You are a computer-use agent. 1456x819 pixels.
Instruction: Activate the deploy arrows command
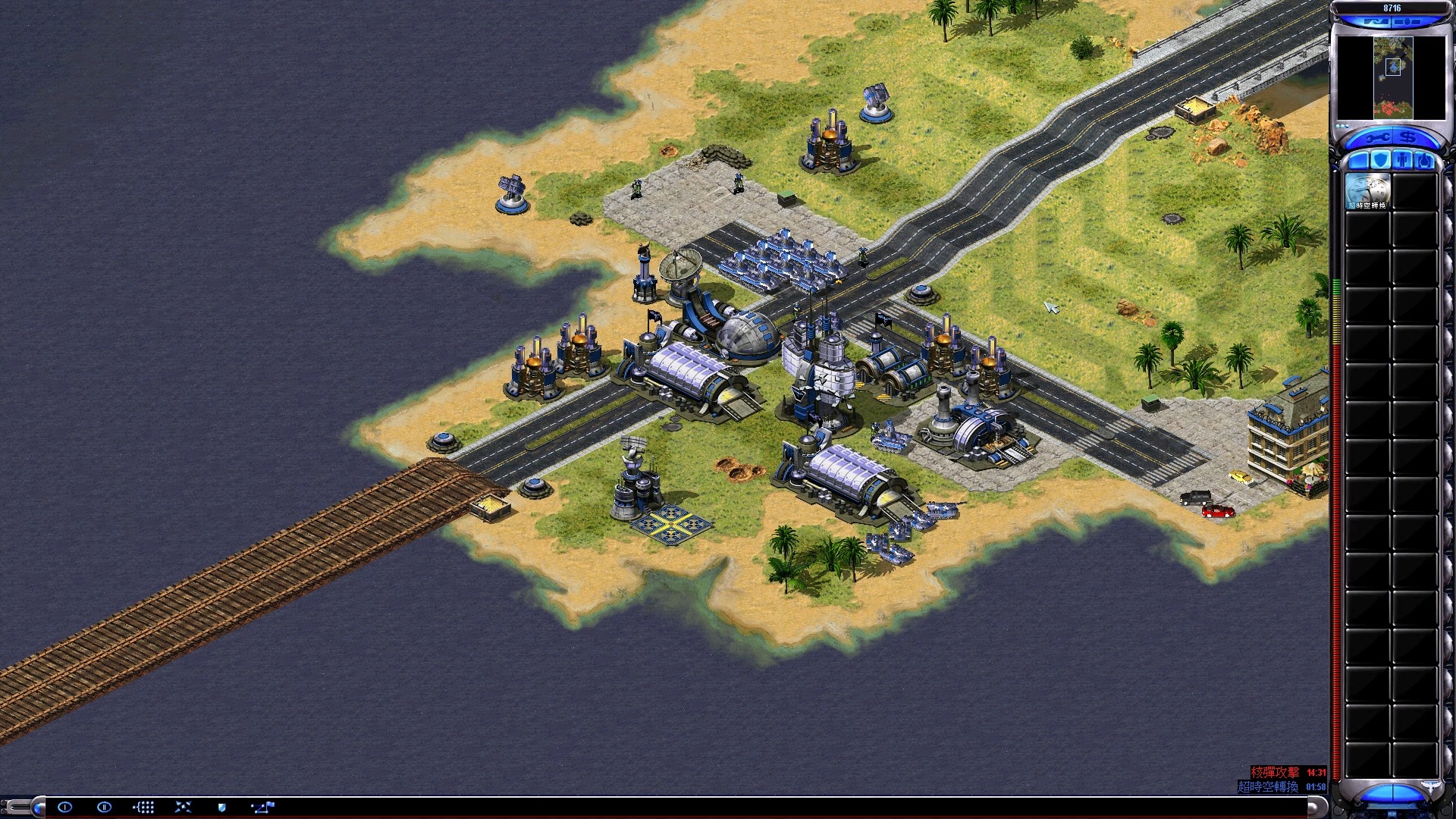(183, 807)
